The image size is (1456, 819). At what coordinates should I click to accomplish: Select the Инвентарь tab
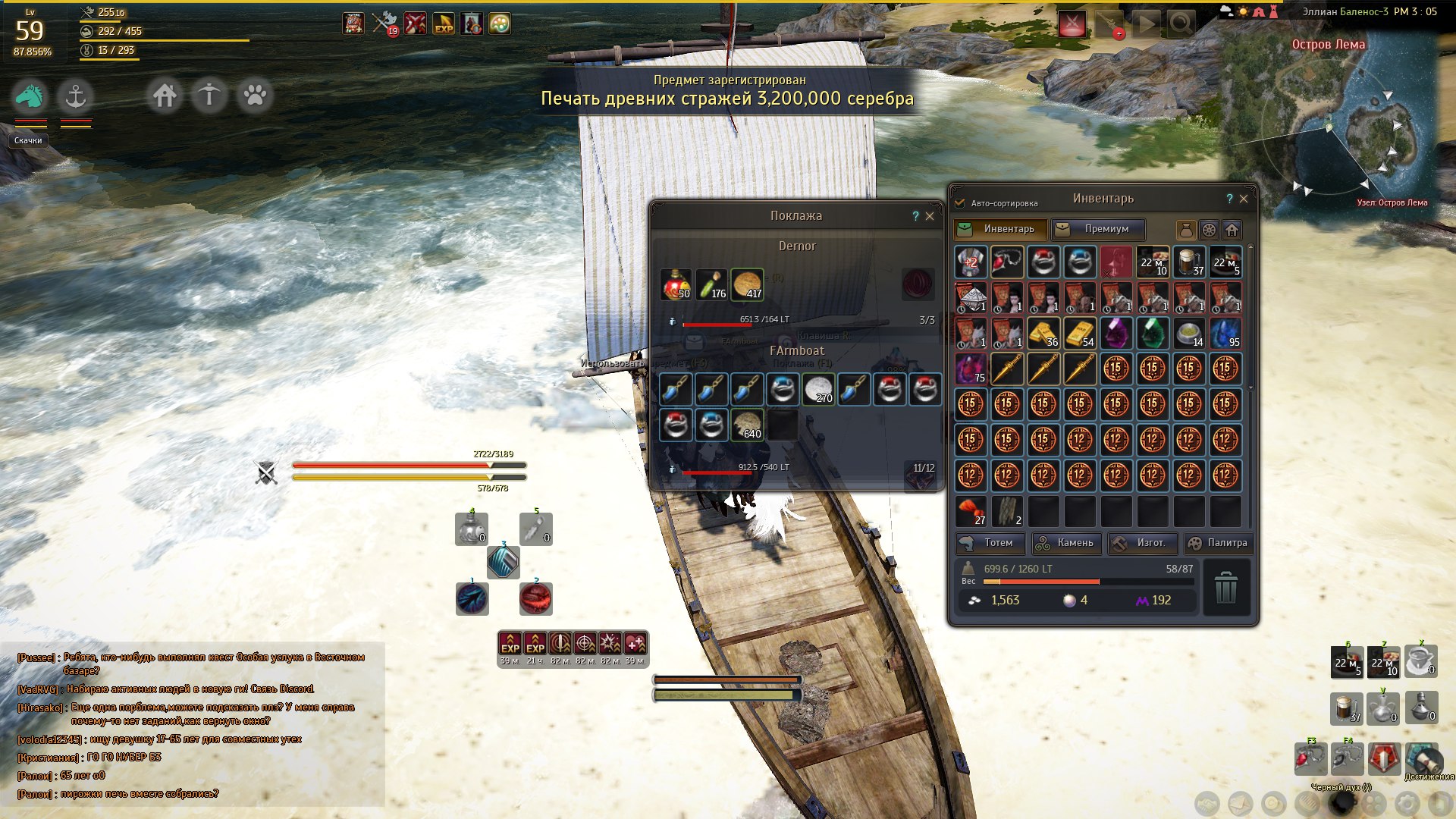coord(1000,229)
